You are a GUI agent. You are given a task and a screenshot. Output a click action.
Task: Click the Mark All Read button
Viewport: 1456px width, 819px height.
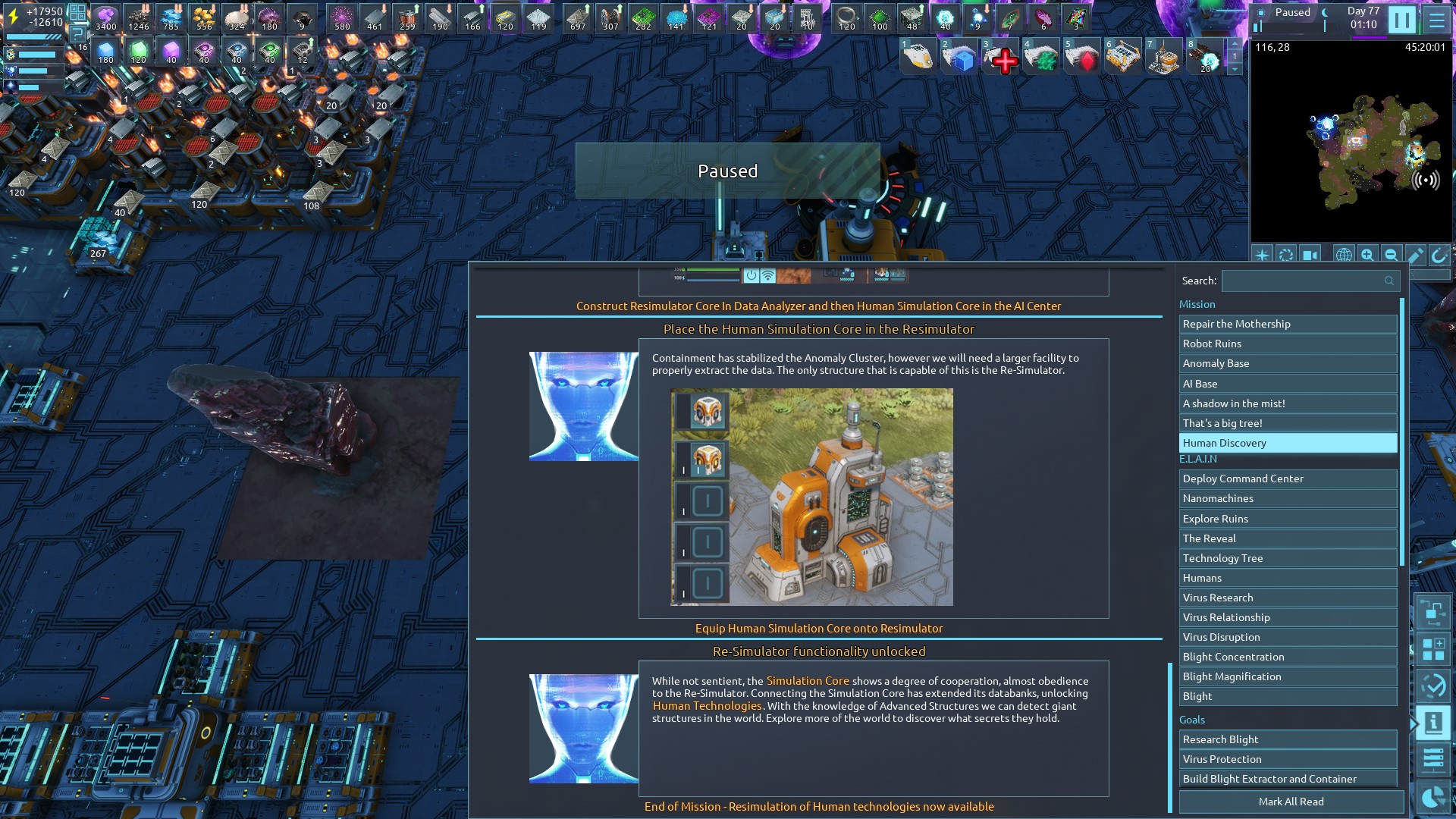[1291, 802]
